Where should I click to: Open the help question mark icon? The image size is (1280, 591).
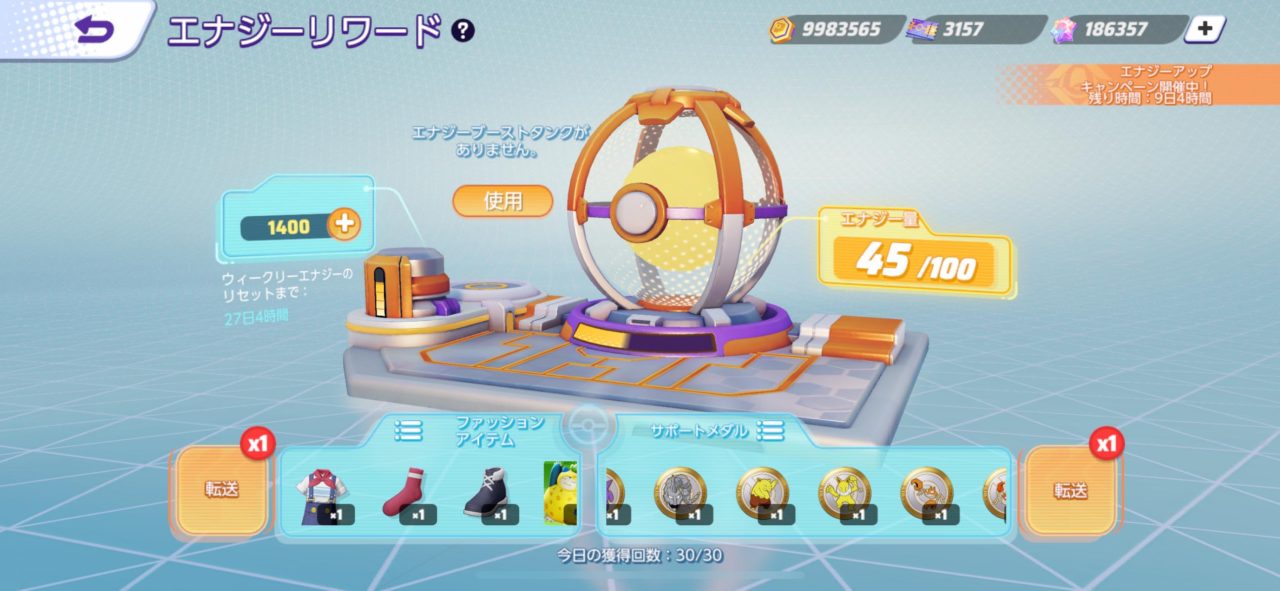point(462,30)
